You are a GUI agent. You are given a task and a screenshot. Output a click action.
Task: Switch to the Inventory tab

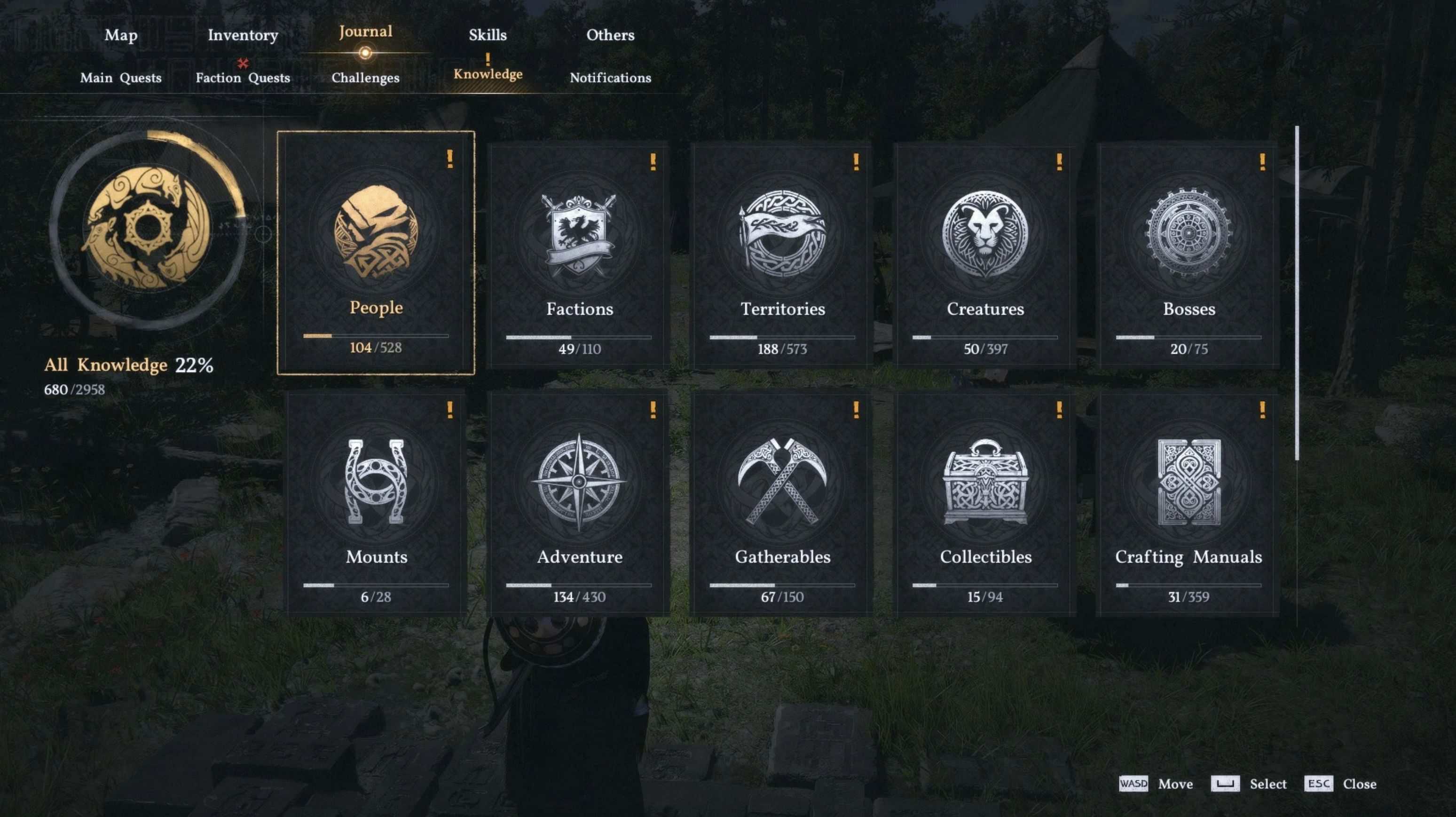click(243, 35)
